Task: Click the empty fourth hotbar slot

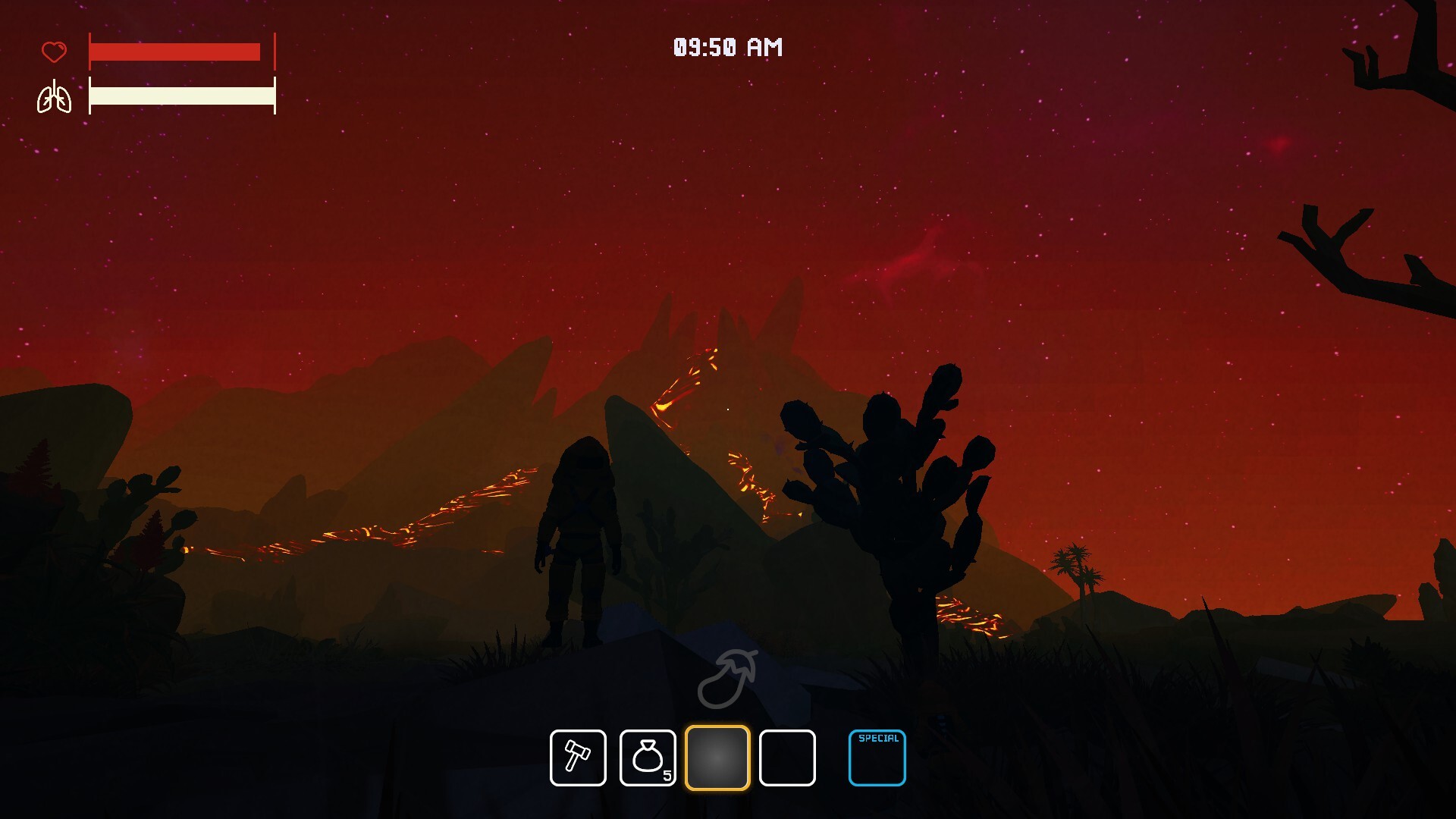Action: pyautogui.click(x=786, y=758)
